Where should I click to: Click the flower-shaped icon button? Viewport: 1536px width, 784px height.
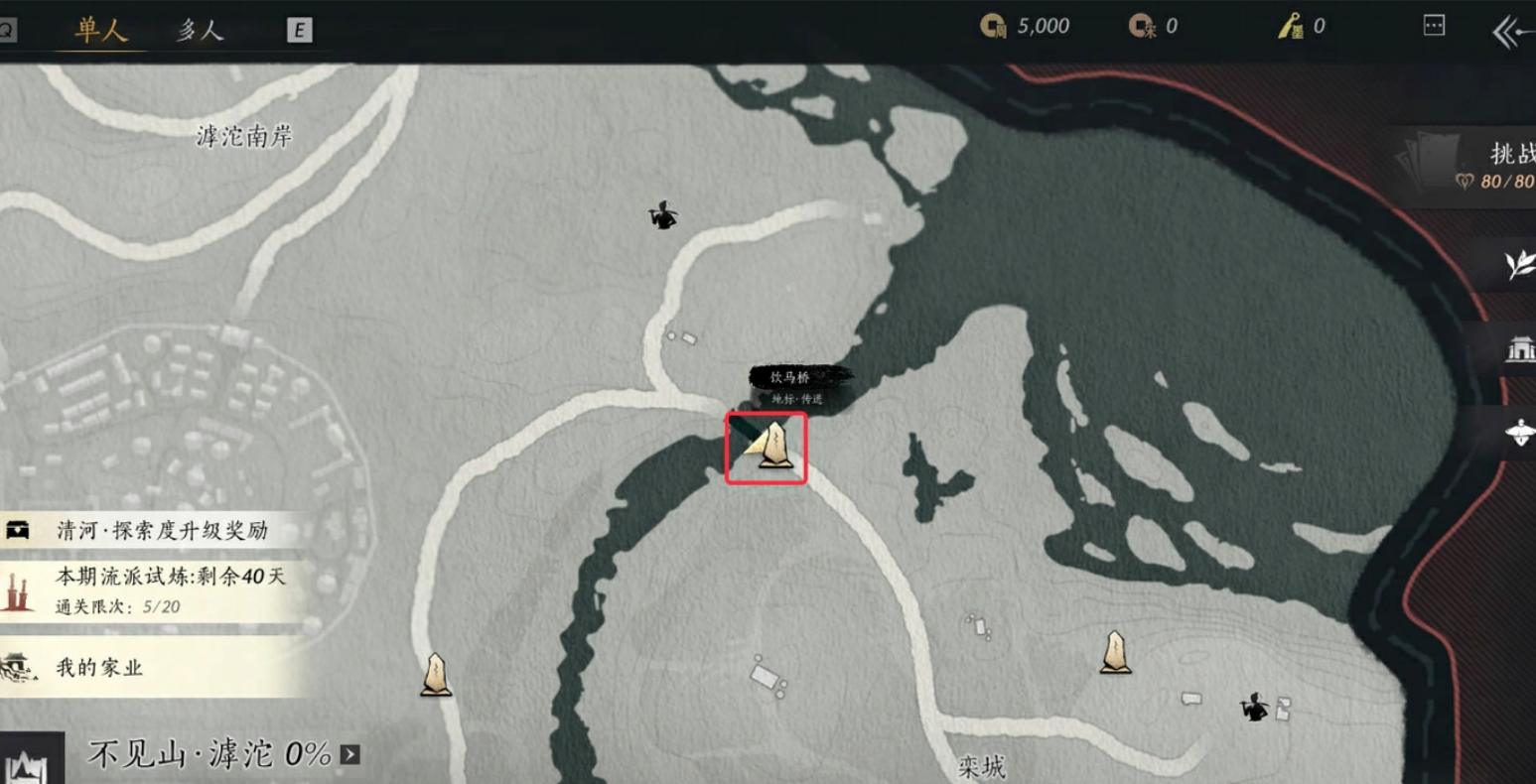(1518, 432)
